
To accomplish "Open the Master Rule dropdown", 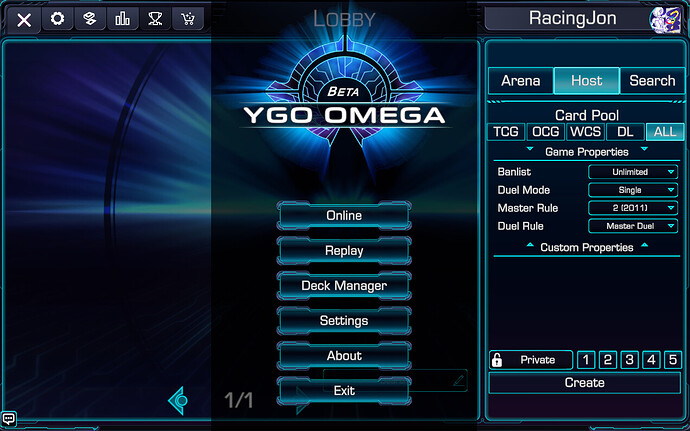I will coord(633,208).
